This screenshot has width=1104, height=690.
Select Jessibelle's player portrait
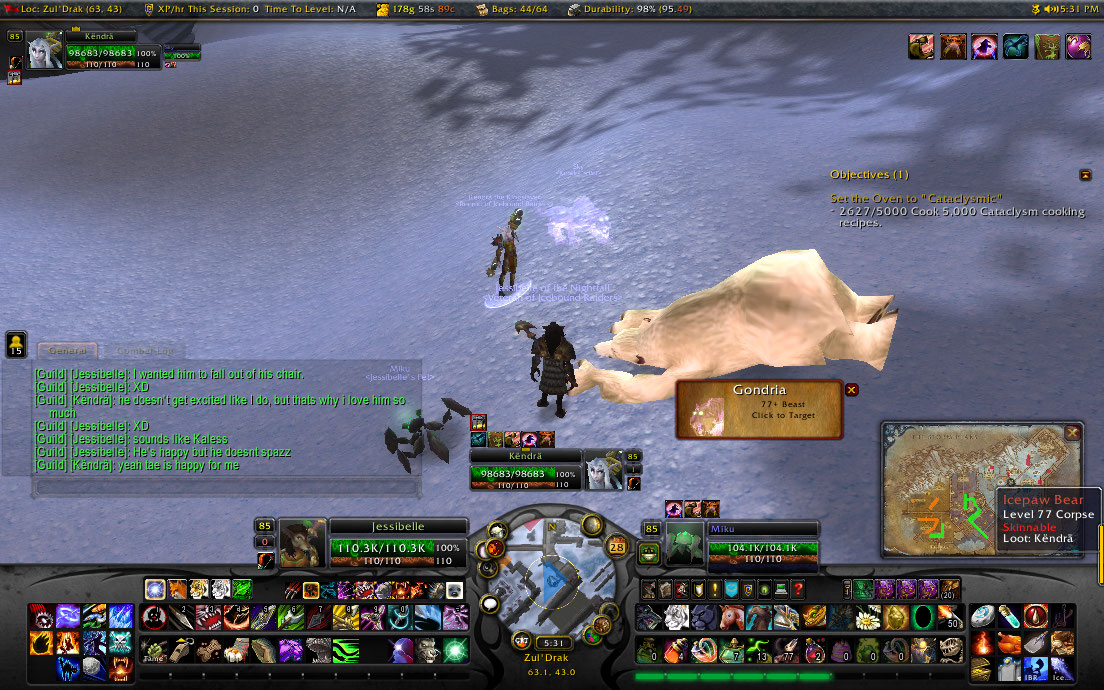point(303,543)
